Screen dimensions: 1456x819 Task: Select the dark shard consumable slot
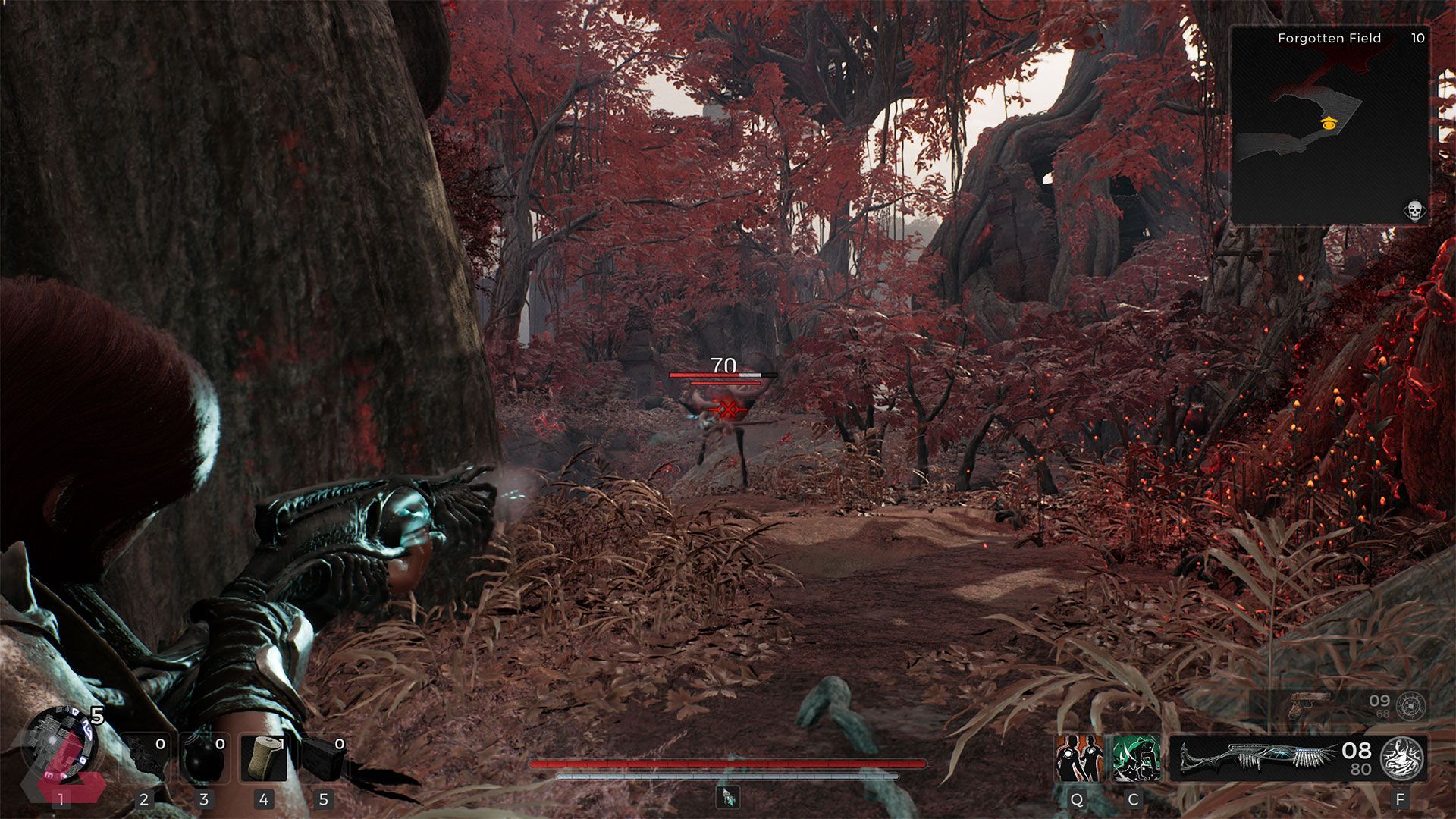point(145,759)
